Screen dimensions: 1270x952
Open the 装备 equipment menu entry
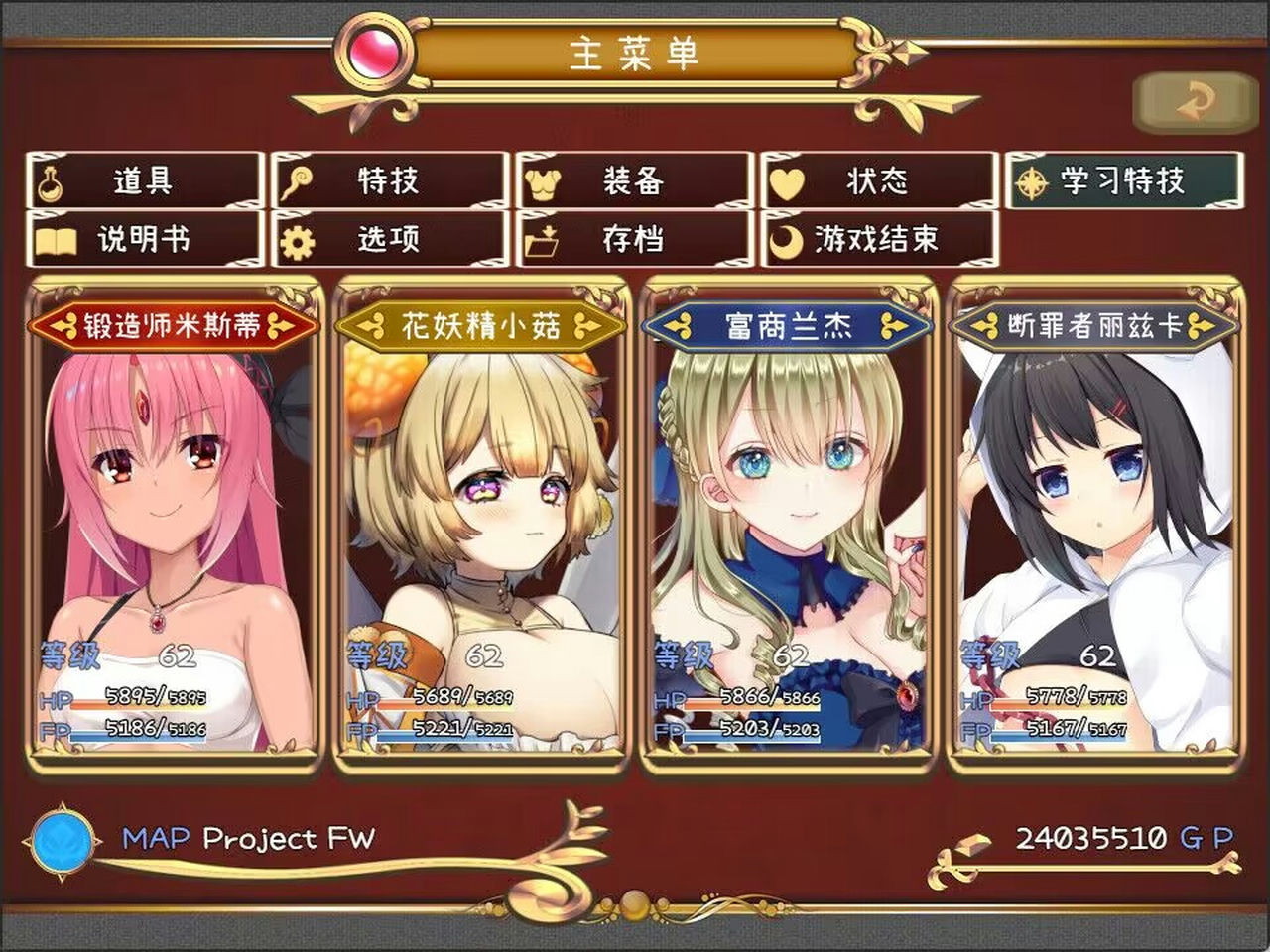pyautogui.click(x=630, y=182)
